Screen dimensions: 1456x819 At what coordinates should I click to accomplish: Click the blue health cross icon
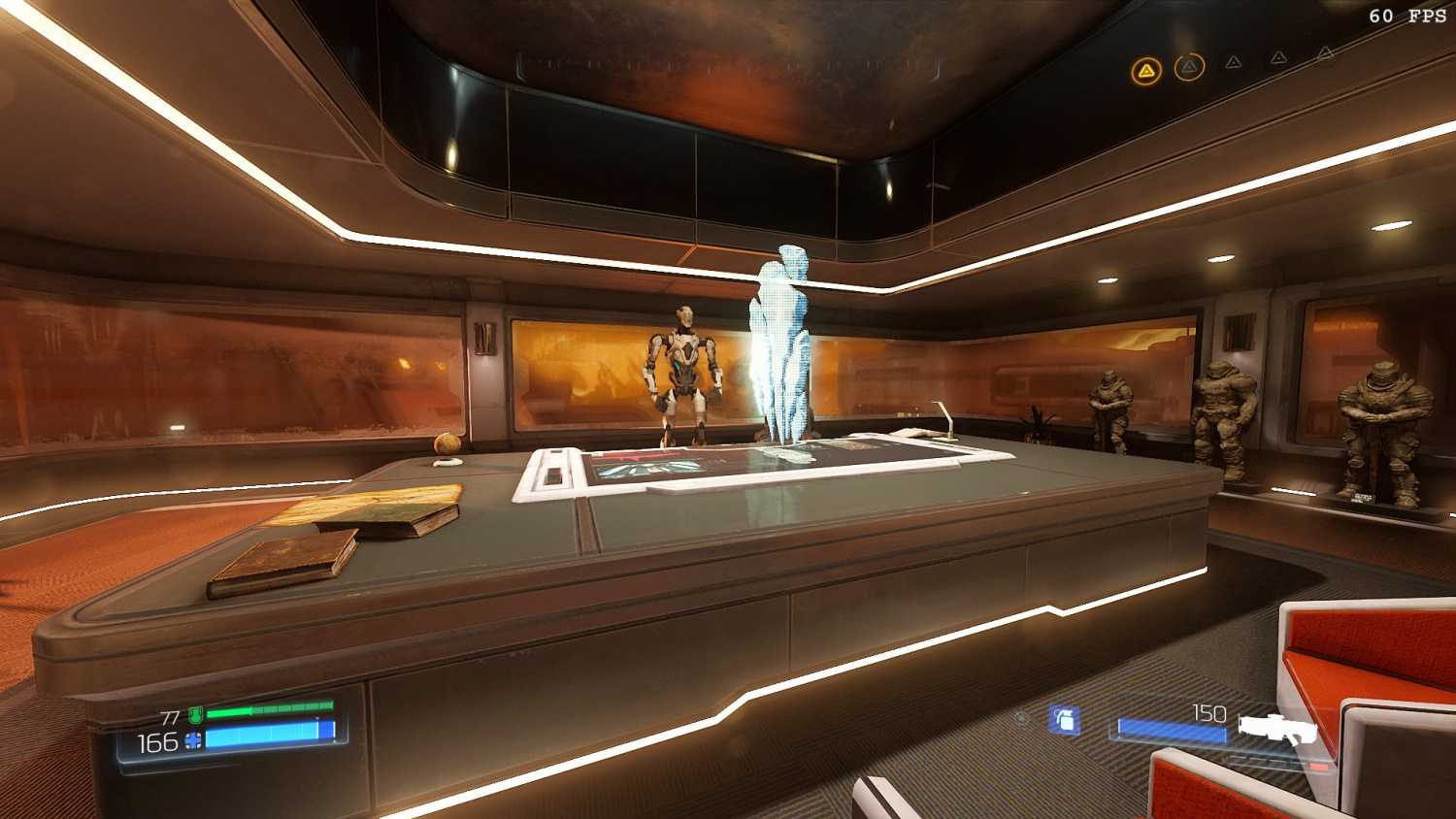point(193,742)
